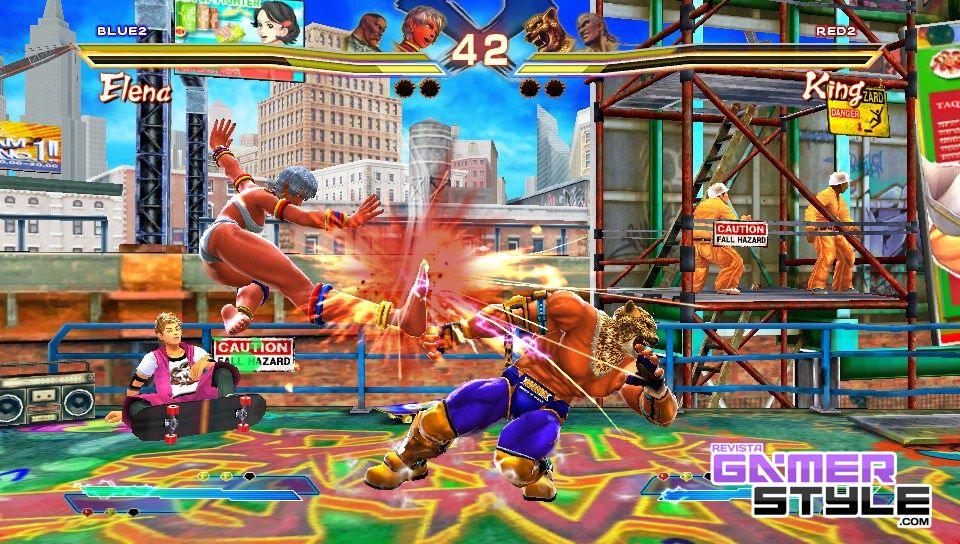Viewport: 960px width, 544px height.
Task: Select King's jaguar mask portrait
Action: coord(547,29)
